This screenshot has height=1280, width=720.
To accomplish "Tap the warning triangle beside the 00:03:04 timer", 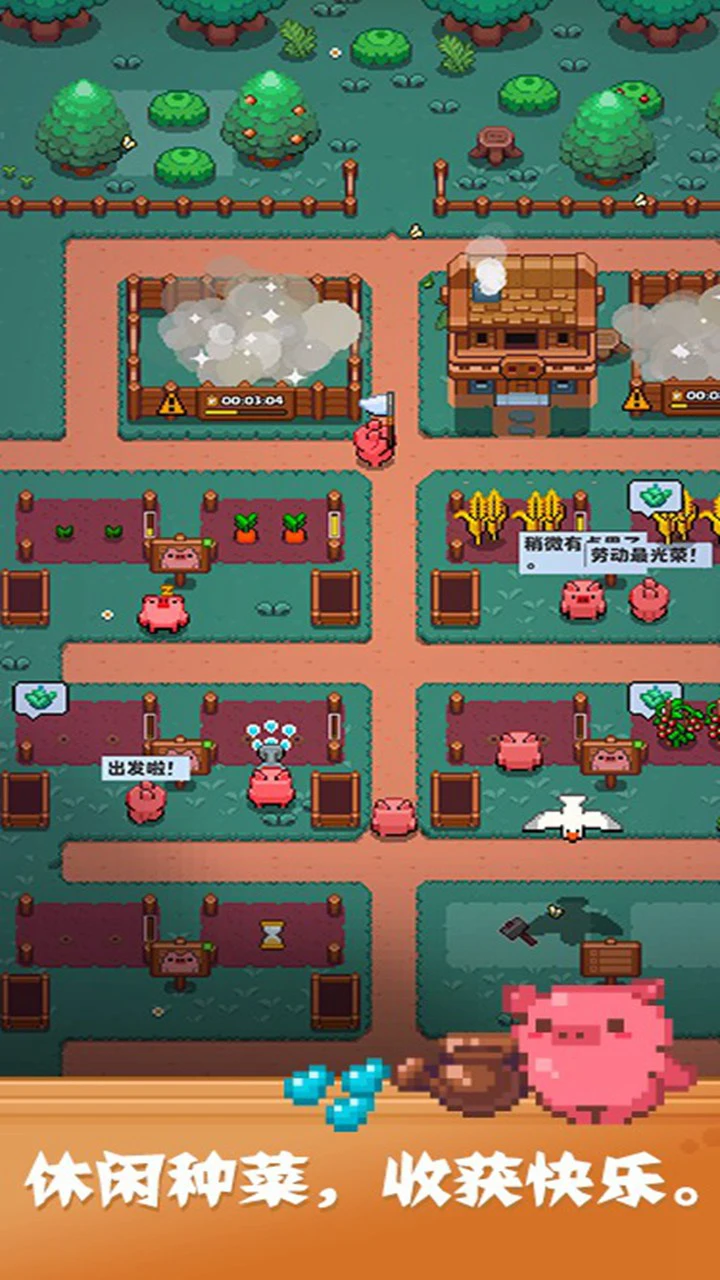I will point(172,403).
